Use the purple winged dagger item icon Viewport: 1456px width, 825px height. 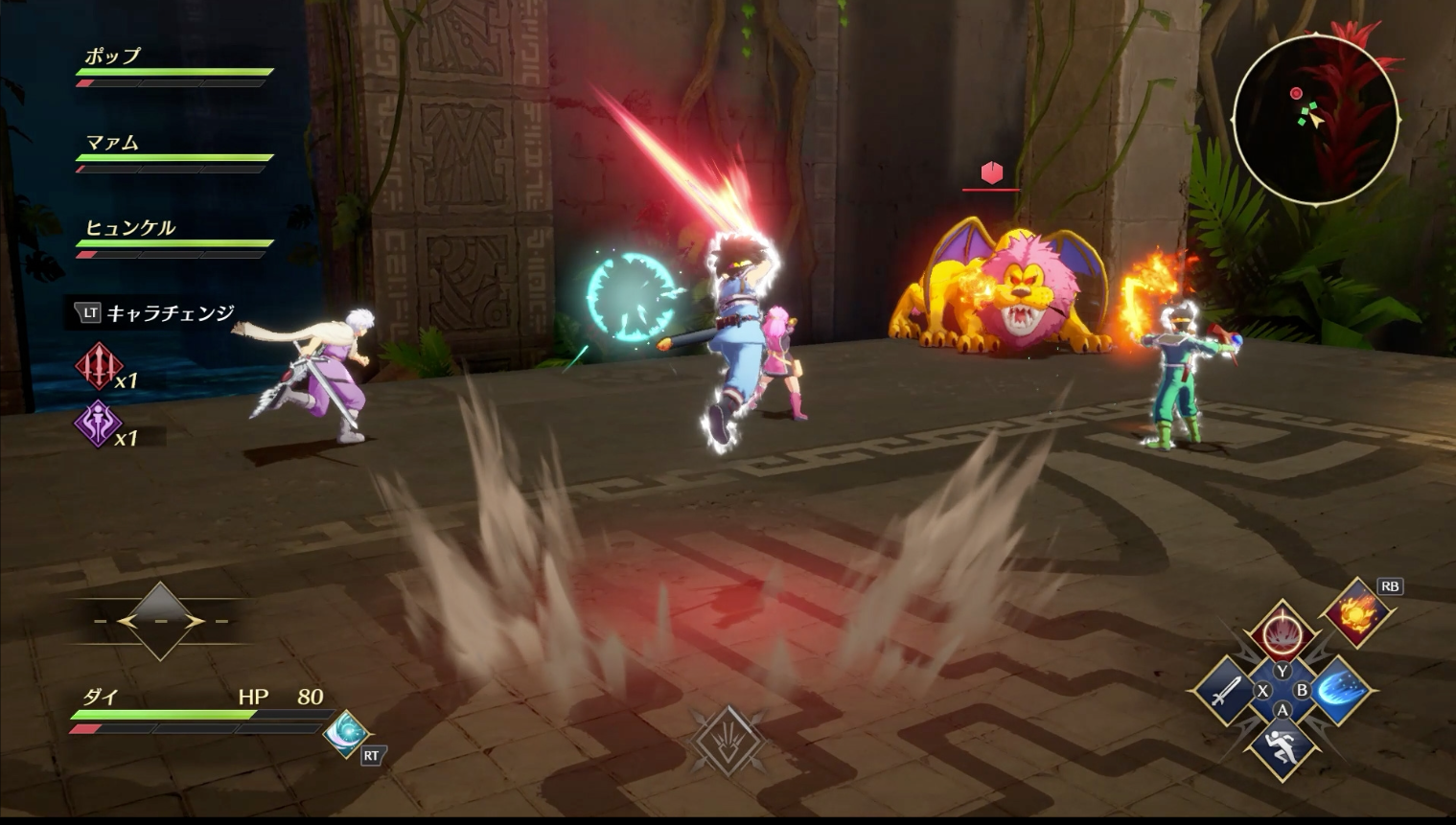pyautogui.click(x=98, y=424)
